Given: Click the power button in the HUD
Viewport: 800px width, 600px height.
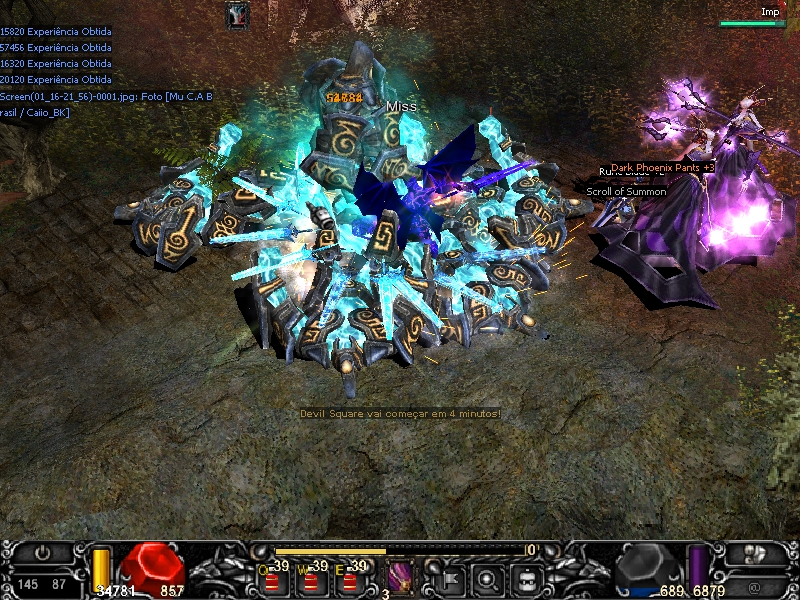Looking at the screenshot, I should tap(43, 554).
